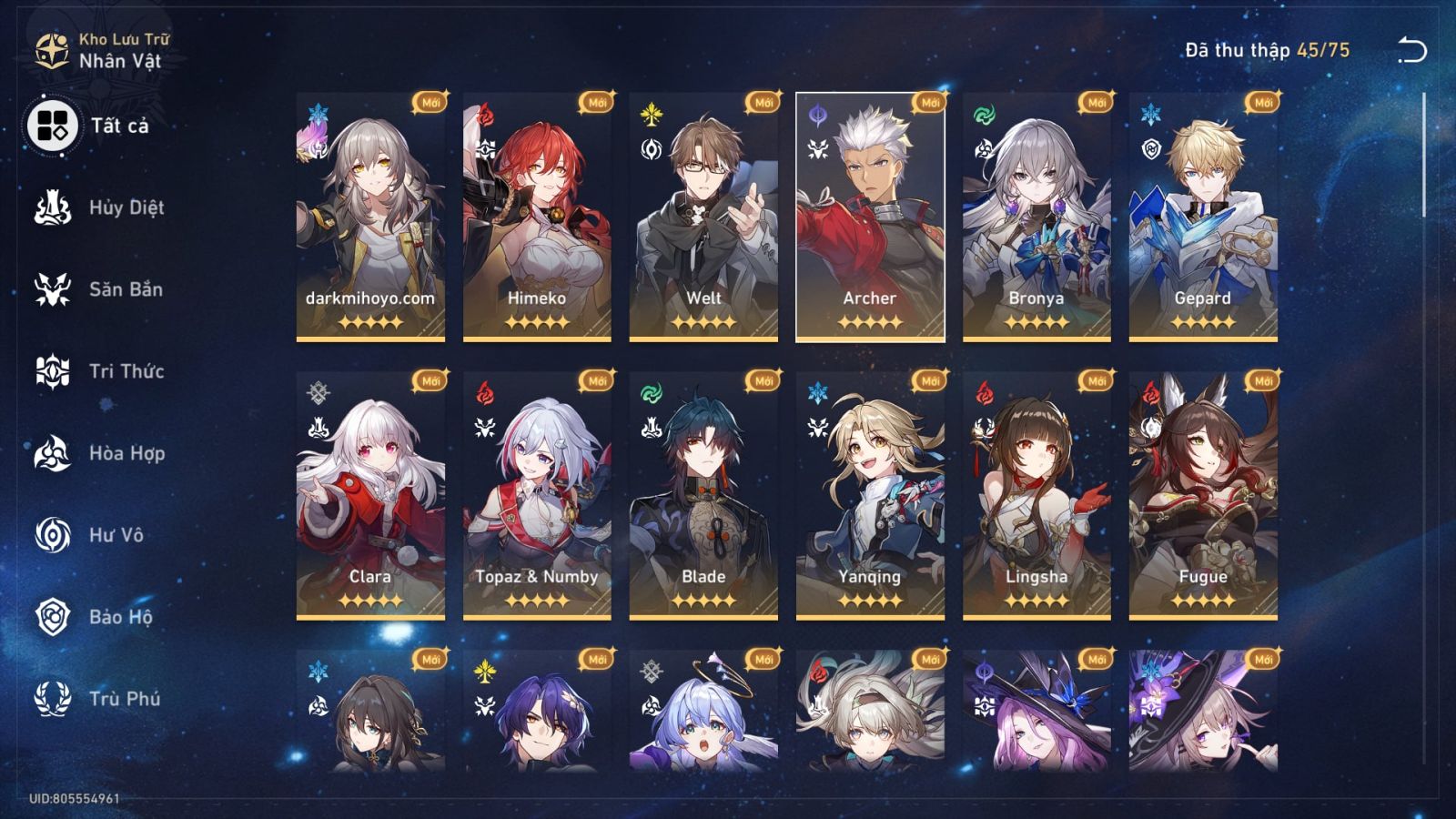Click the Mới badge on Fugue's card

coord(1262,379)
